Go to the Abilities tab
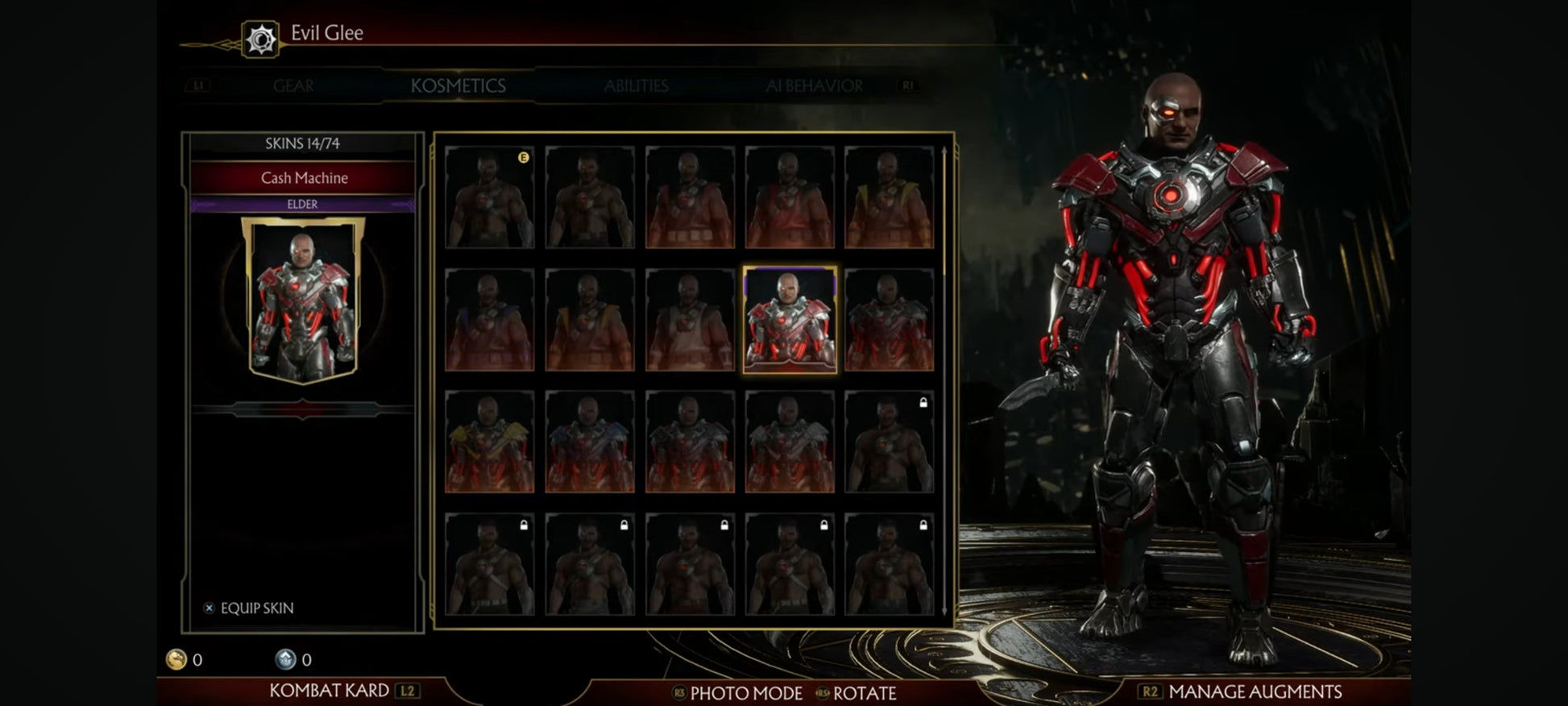 click(636, 86)
